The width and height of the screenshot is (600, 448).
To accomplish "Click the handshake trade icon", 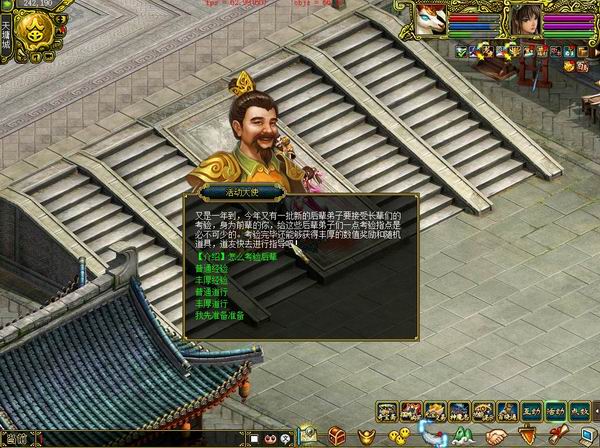I will point(497,436).
